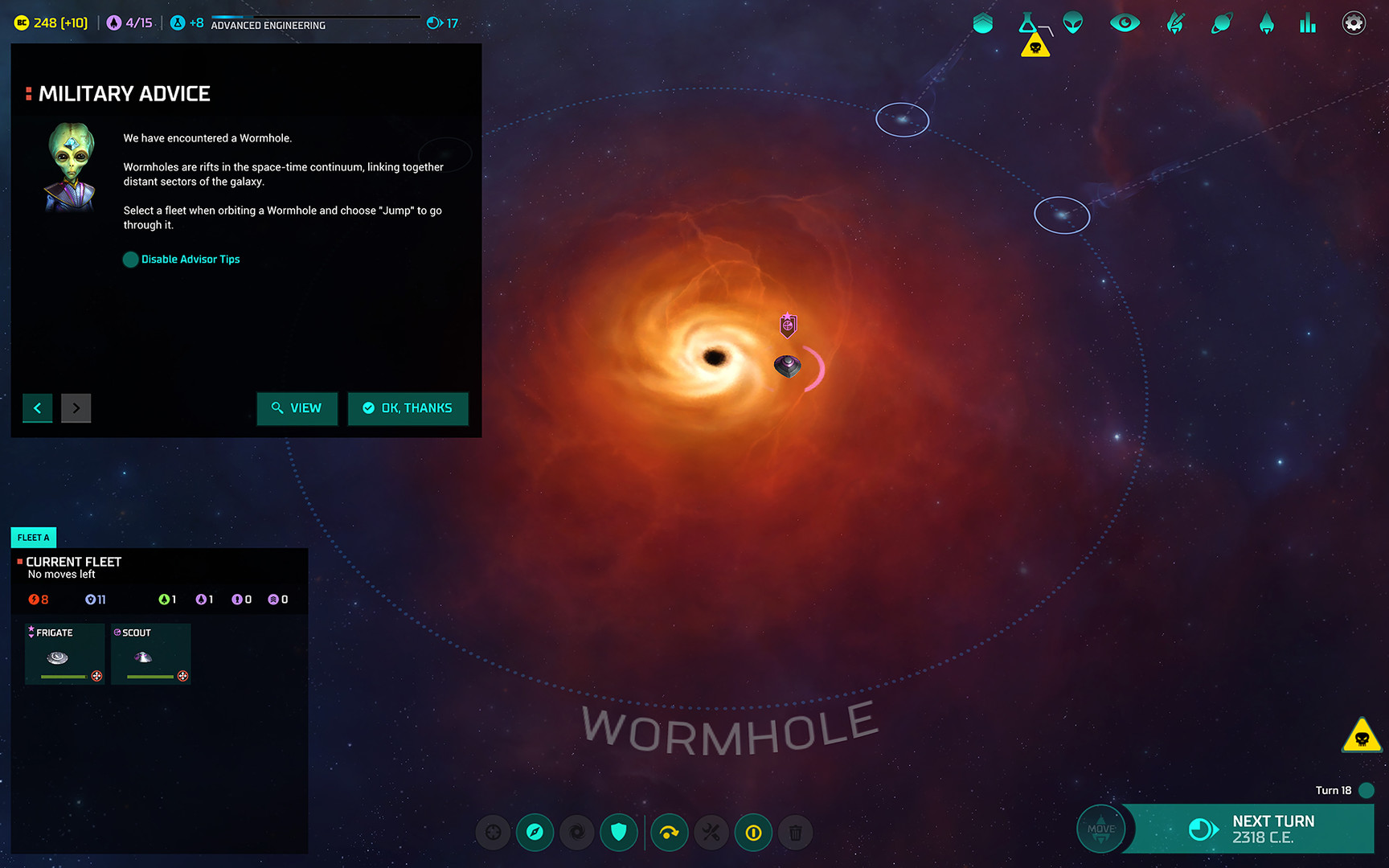Activate the compass explore fleet command

tap(535, 833)
